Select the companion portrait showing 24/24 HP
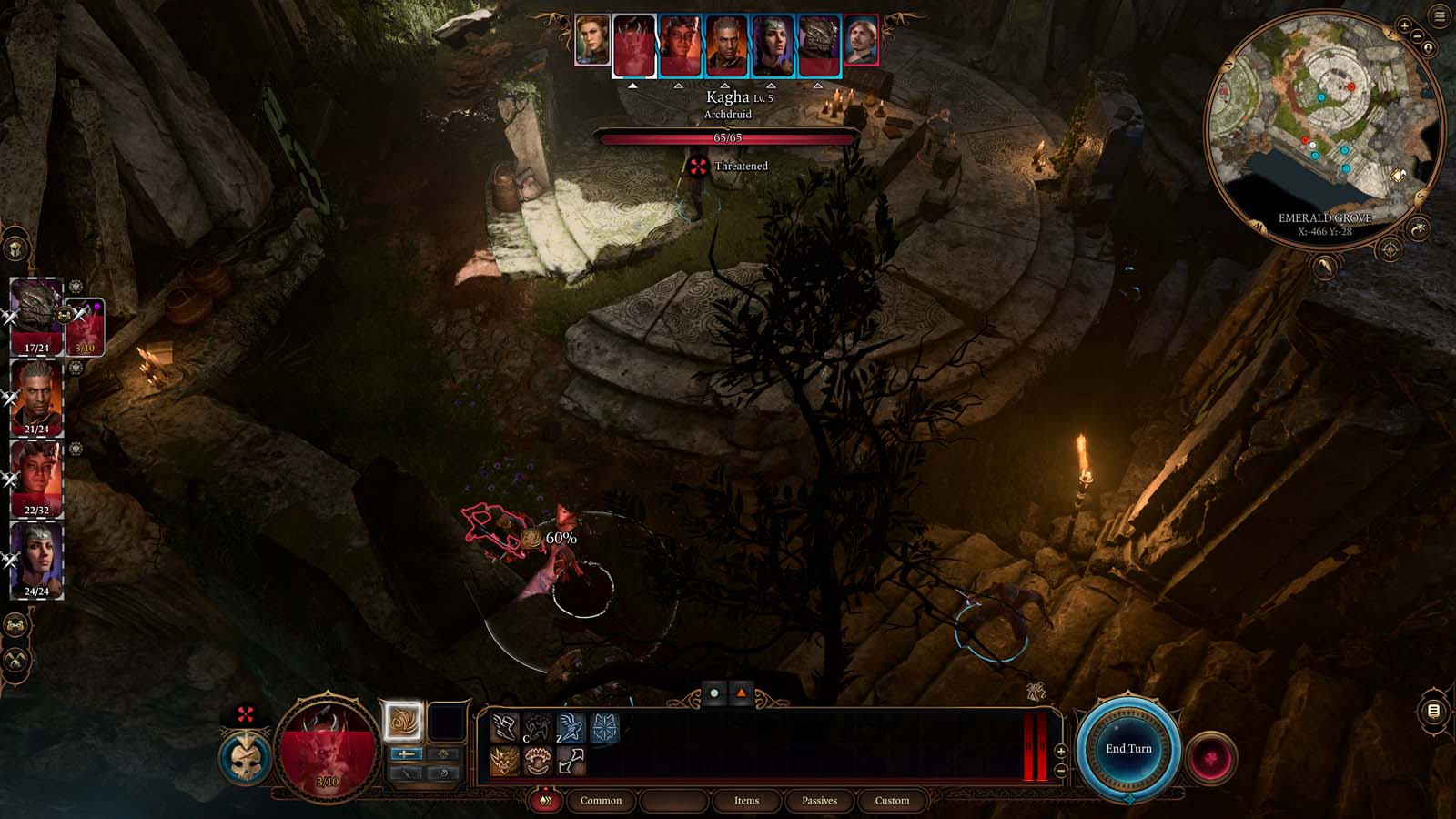 36,558
